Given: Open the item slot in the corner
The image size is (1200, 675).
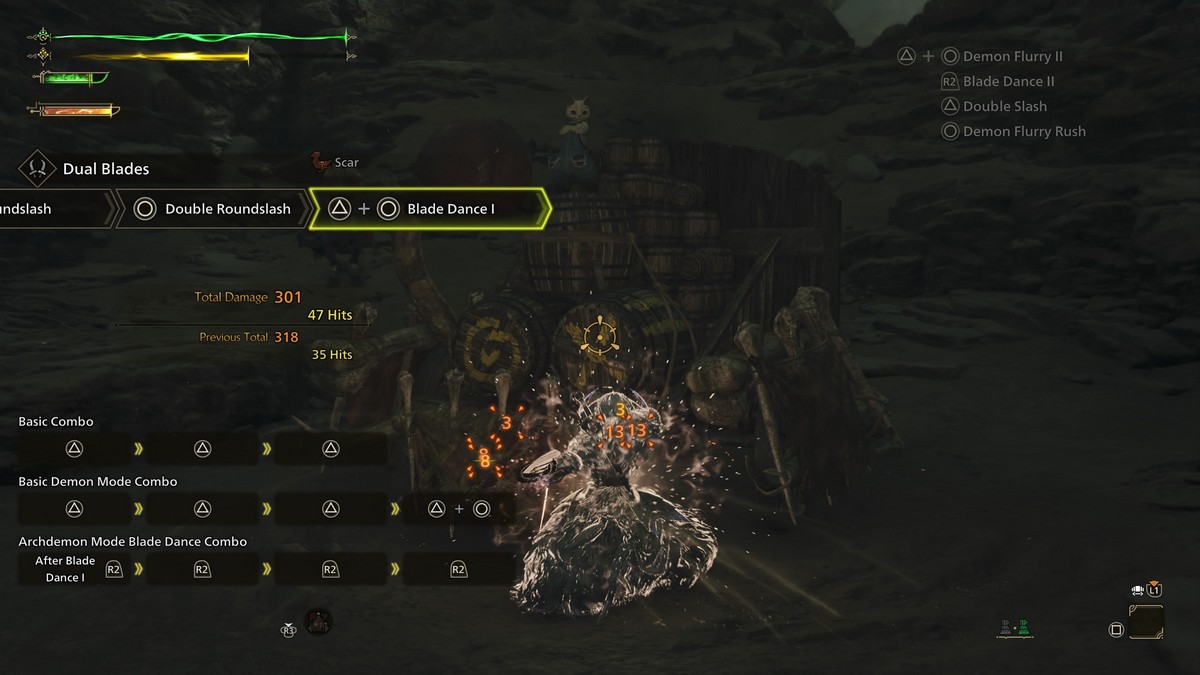Looking at the screenshot, I should (1146, 622).
